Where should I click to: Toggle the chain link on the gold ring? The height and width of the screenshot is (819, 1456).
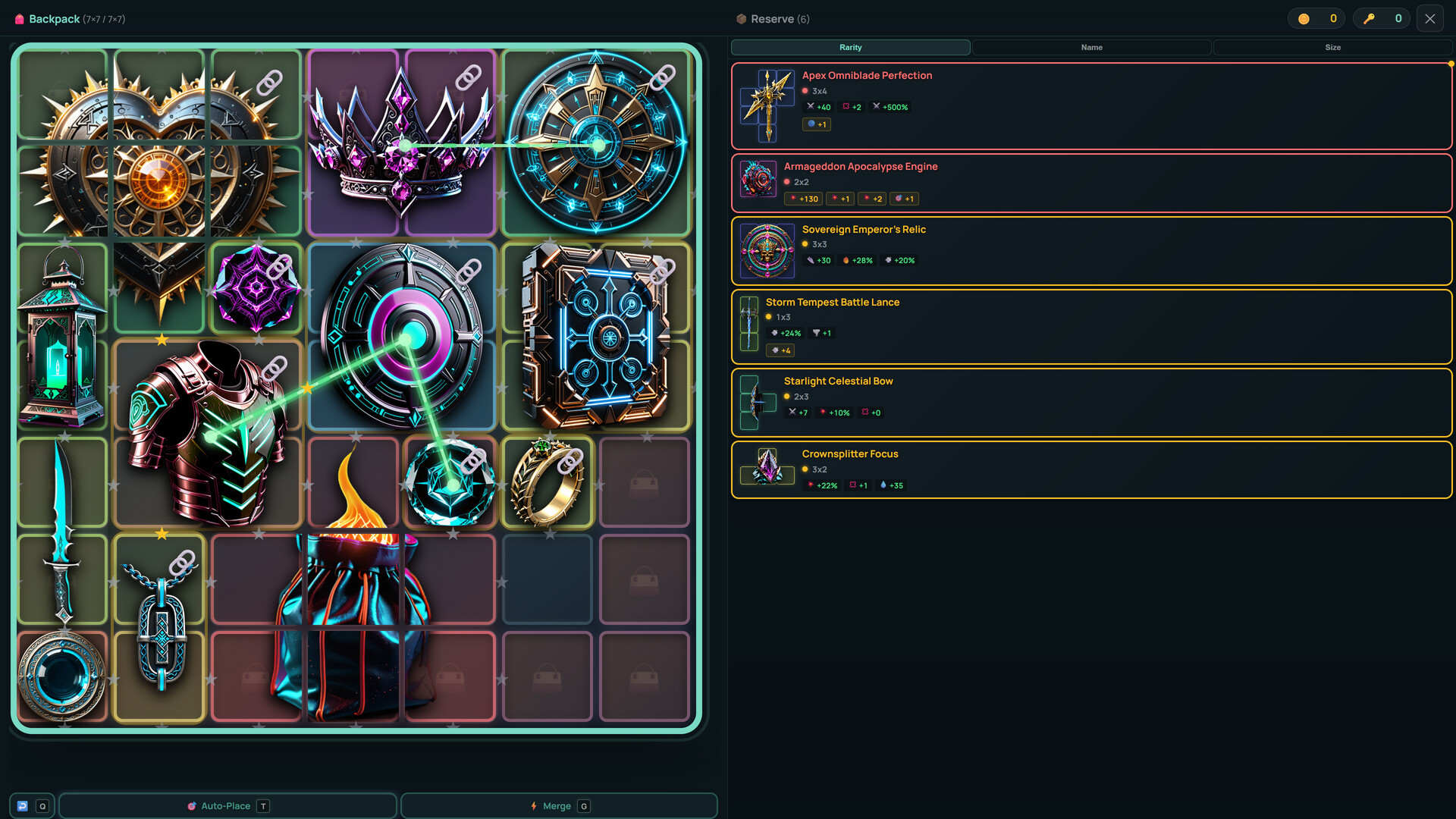click(x=572, y=461)
